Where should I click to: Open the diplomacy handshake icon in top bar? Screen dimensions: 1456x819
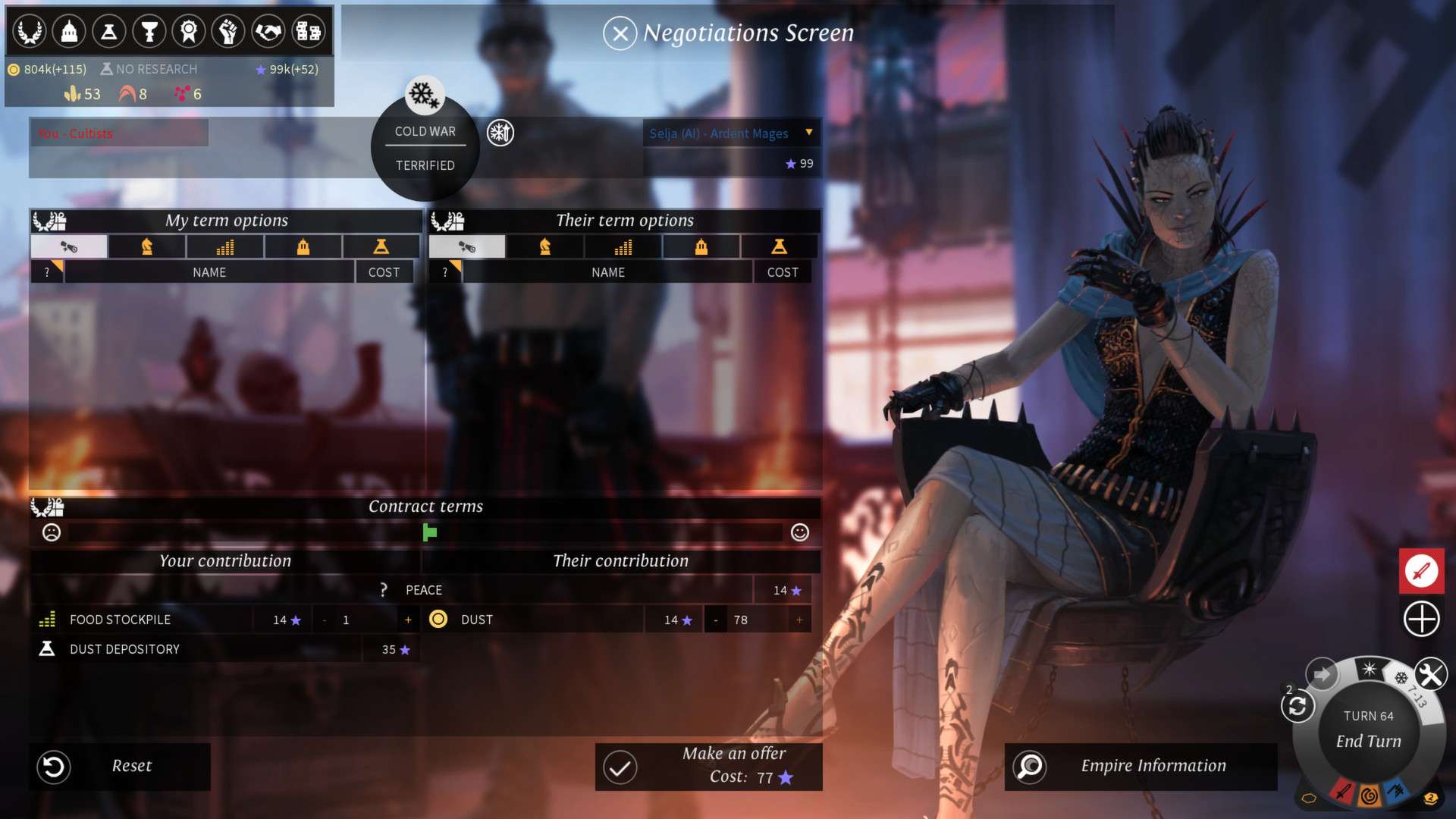coord(268,32)
